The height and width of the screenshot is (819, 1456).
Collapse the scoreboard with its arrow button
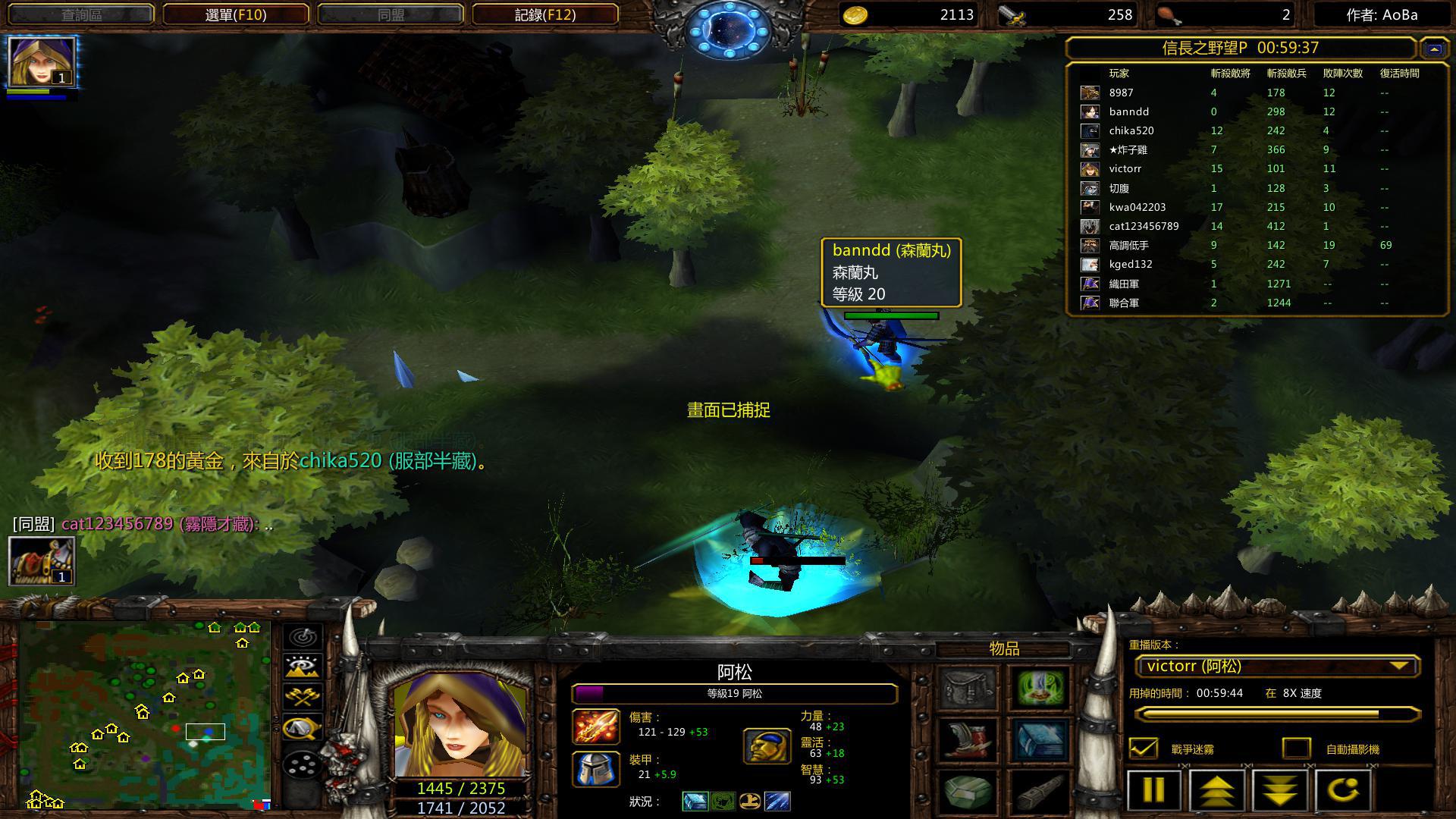pos(1433,49)
